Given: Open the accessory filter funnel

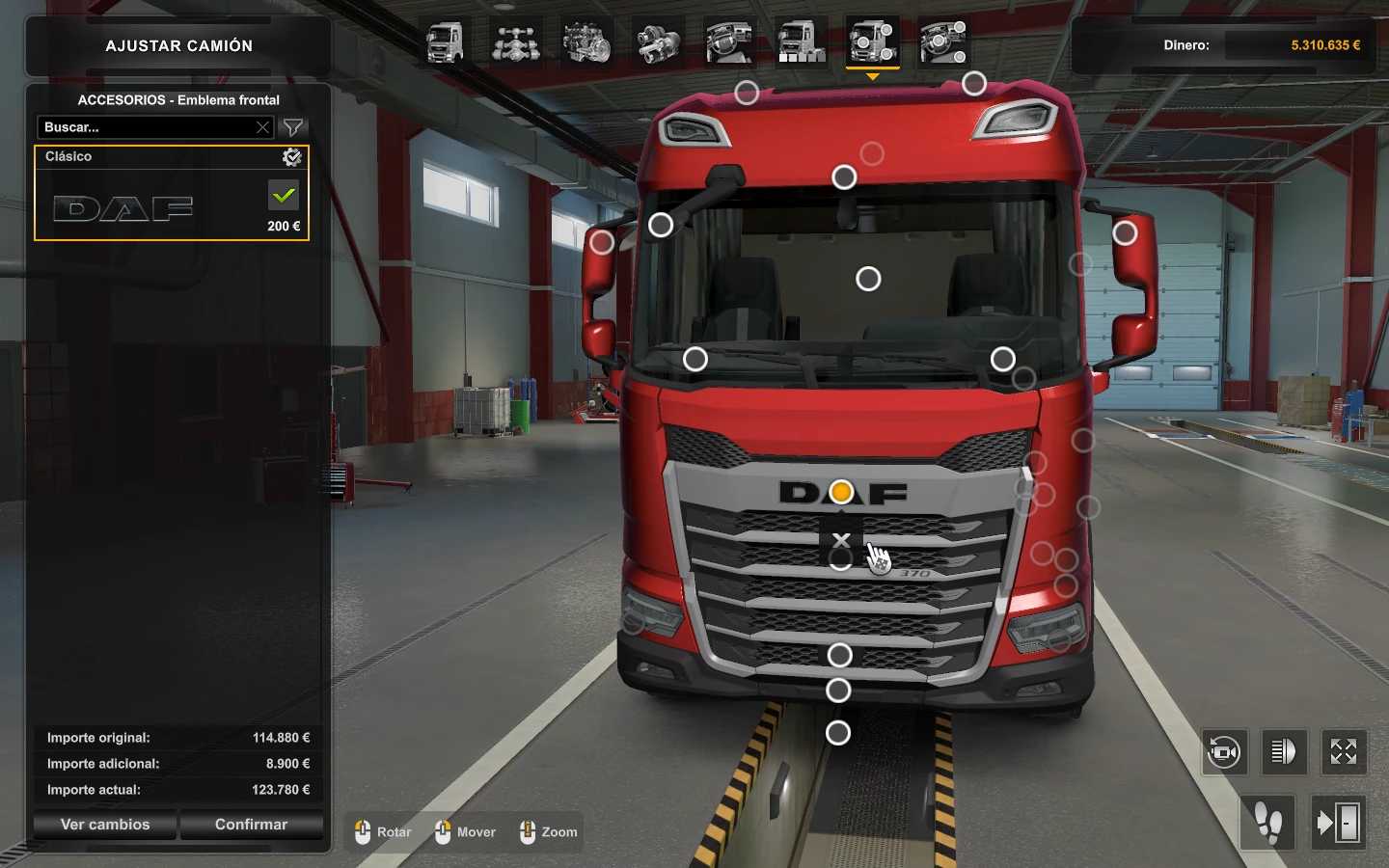Looking at the screenshot, I should [293, 127].
